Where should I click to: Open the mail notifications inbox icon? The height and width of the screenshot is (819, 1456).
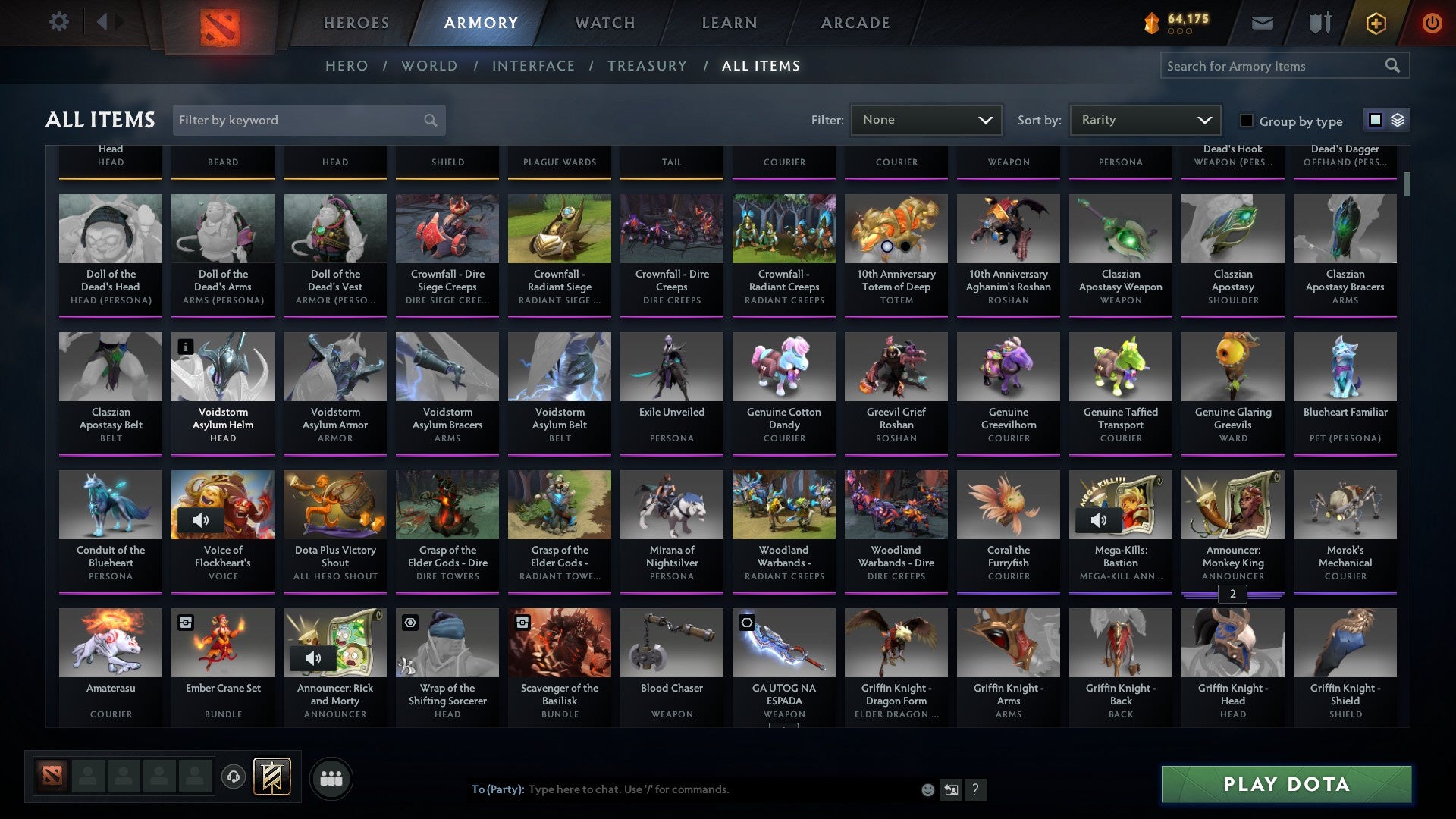[x=1262, y=22]
